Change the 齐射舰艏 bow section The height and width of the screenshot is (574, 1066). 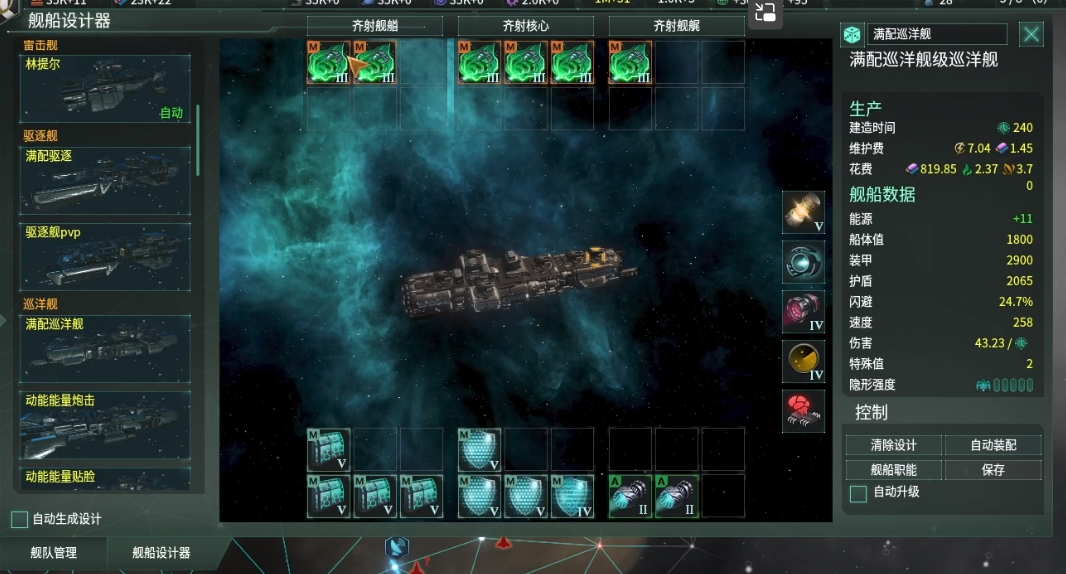373,26
